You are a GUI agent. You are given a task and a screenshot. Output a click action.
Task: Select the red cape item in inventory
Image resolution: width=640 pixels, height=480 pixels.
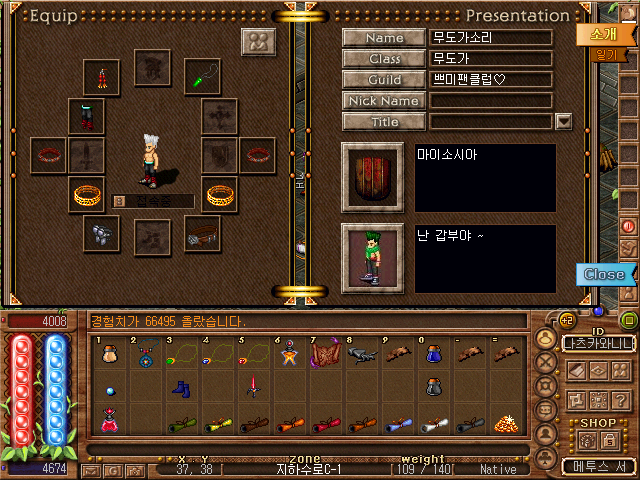(326, 353)
